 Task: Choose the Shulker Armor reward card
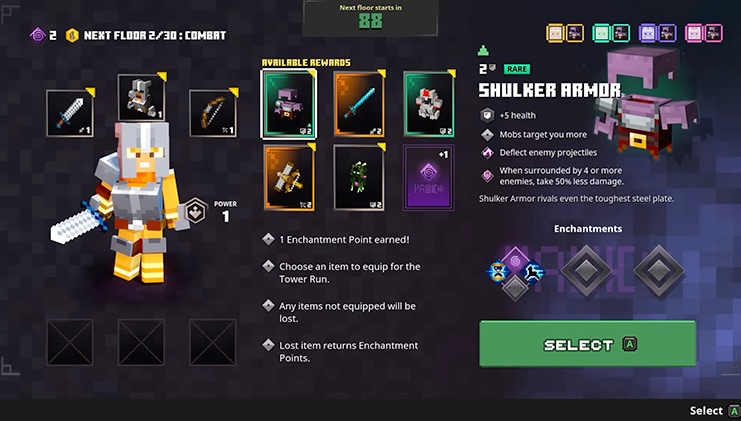pyautogui.click(x=288, y=103)
